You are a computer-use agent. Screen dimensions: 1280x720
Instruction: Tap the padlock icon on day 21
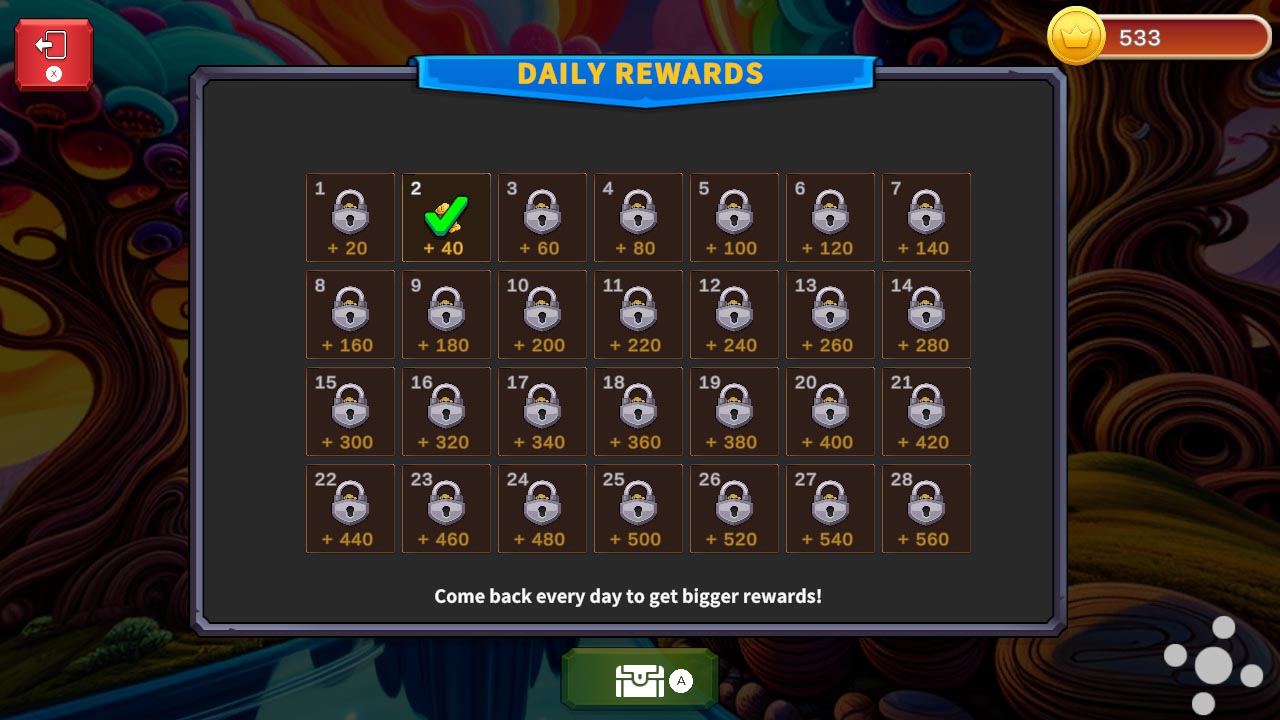point(926,407)
